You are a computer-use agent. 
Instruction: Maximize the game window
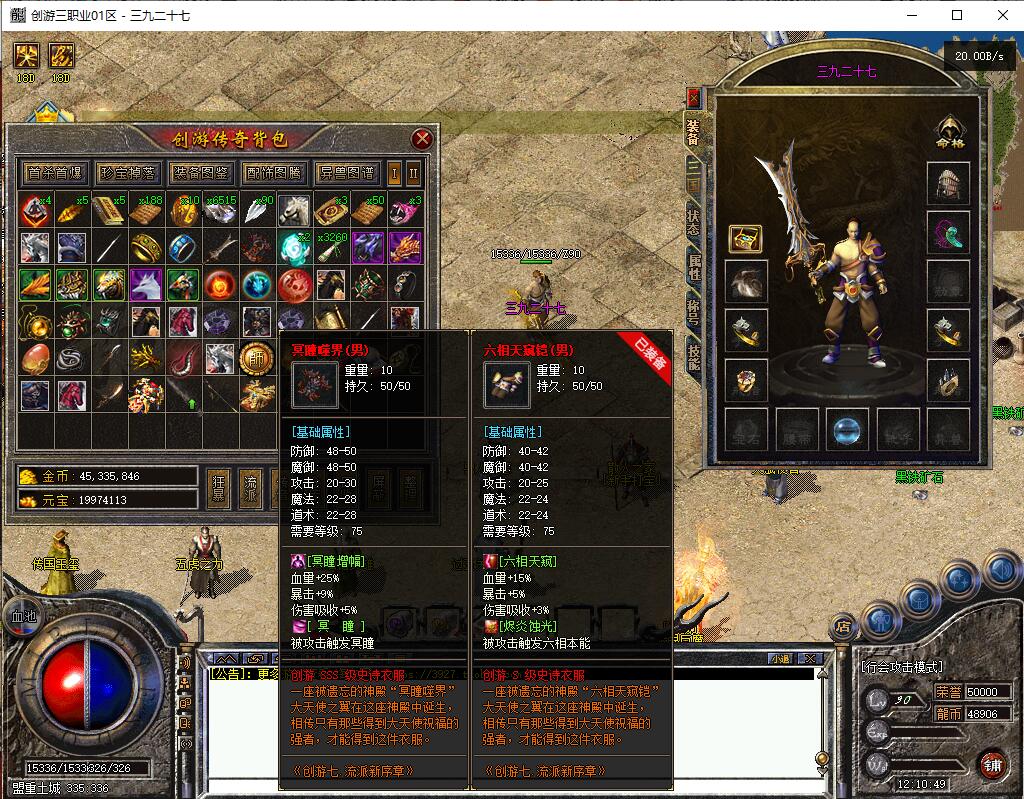(x=957, y=15)
